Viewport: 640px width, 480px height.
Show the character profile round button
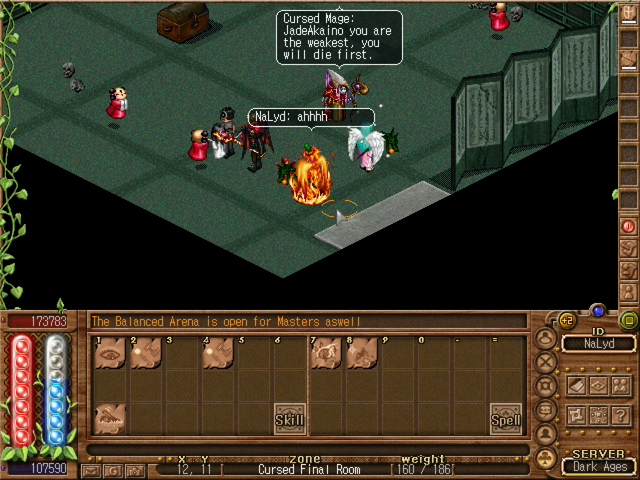[544, 433]
